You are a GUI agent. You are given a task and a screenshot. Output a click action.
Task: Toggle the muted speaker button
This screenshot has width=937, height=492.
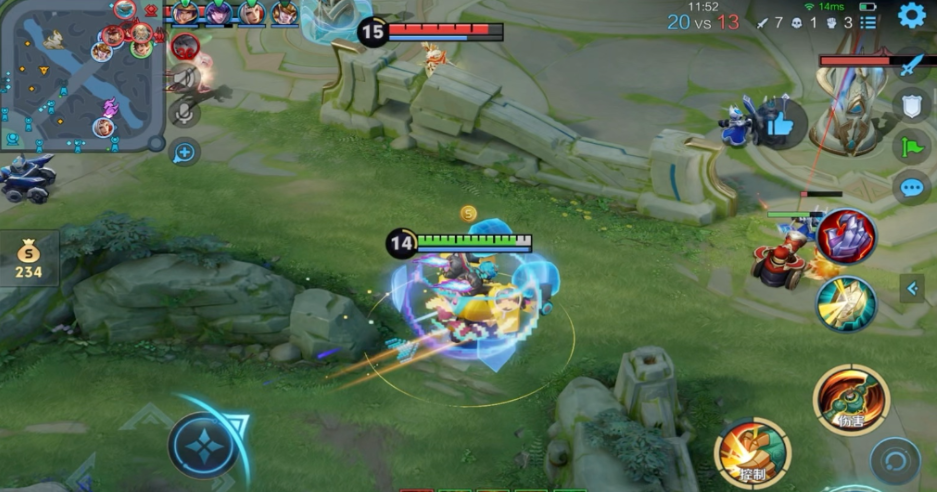click(x=182, y=81)
